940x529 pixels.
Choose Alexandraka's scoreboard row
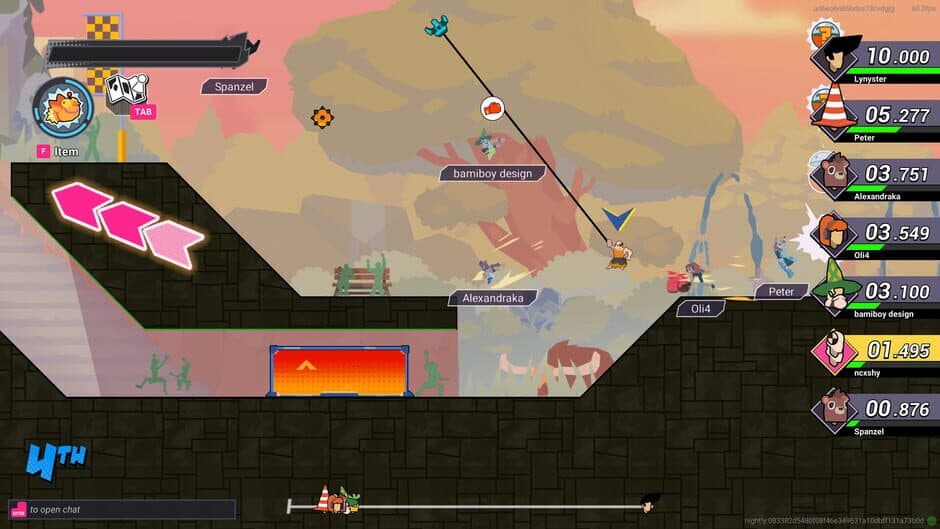coord(874,175)
